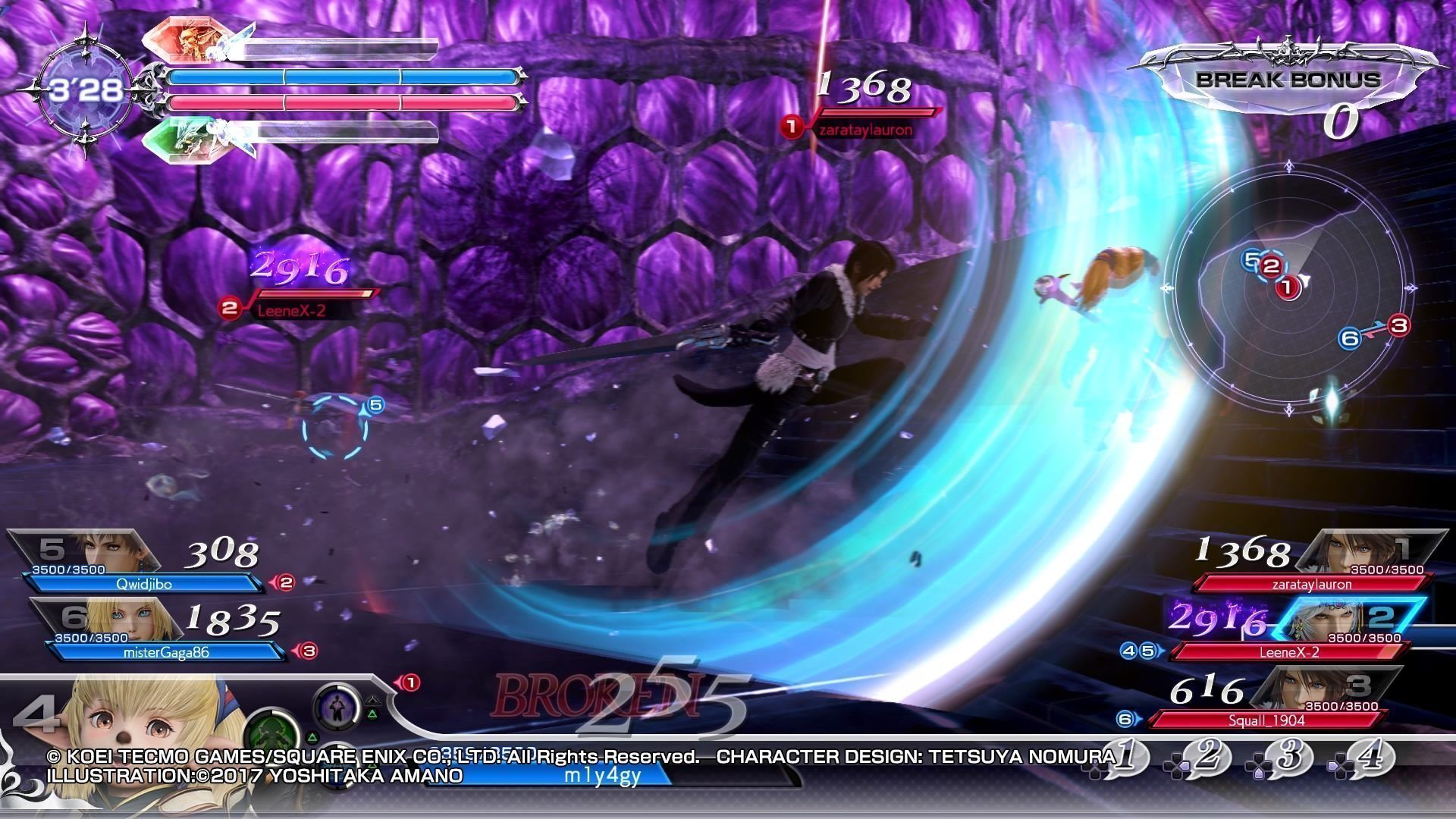Activate the green silhouette EX skill icon

pyautogui.click(x=273, y=736)
